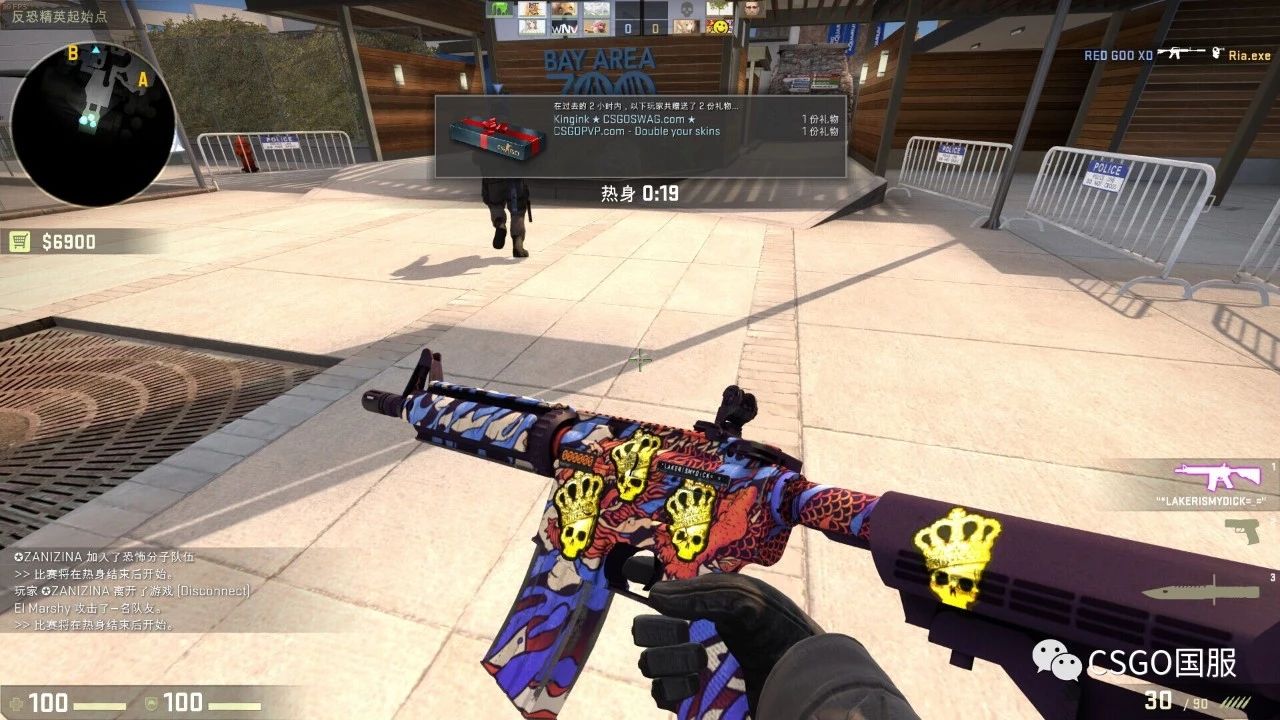Click the smiley face avatar on the scoreboard
The image size is (1280, 720).
click(722, 27)
